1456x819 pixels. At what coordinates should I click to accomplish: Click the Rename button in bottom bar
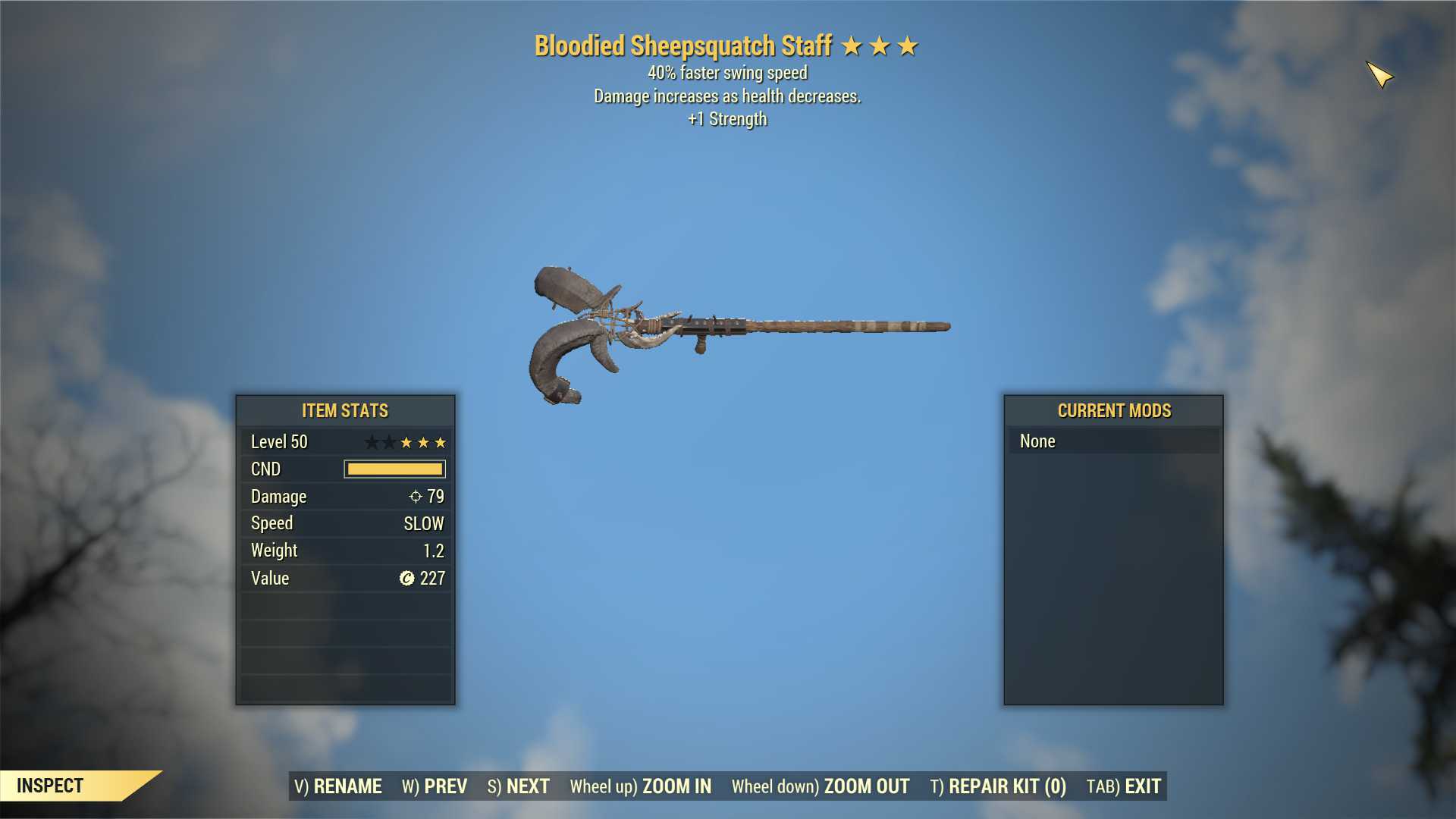(338, 786)
